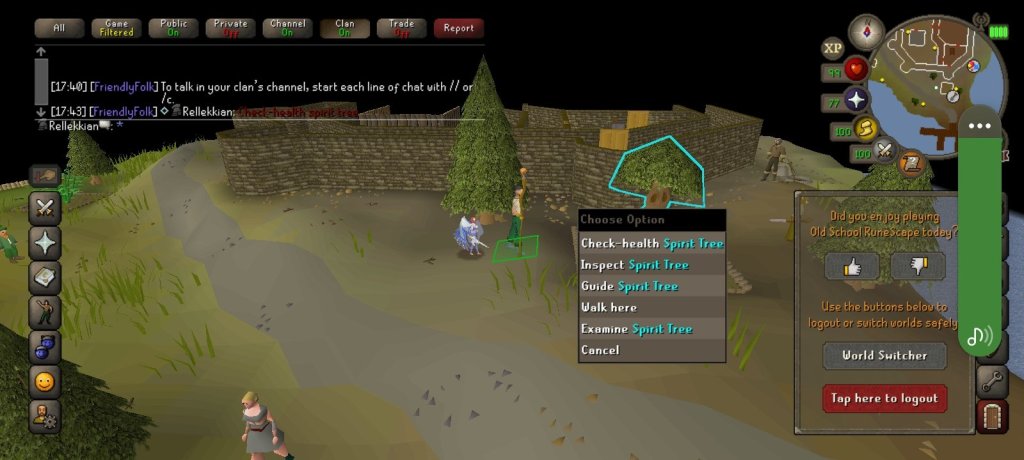Toggle the XP counter button
The width and height of the screenshot is (1024, 460).
[x=832, y=48]
